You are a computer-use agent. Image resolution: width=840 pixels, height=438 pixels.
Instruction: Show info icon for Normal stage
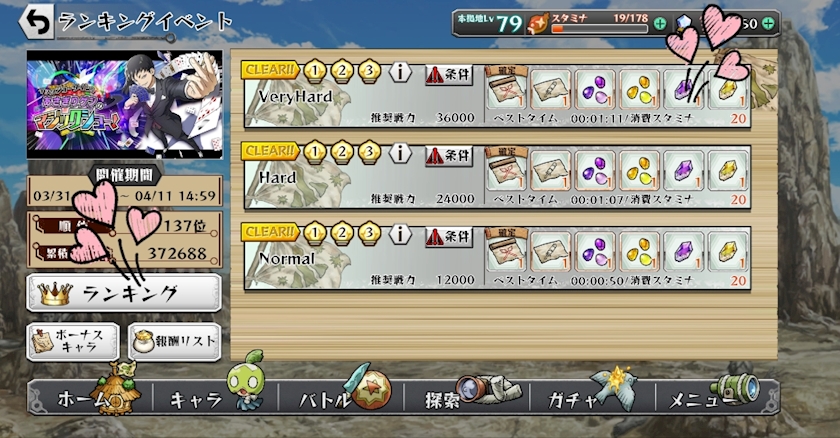pos(401,235)
